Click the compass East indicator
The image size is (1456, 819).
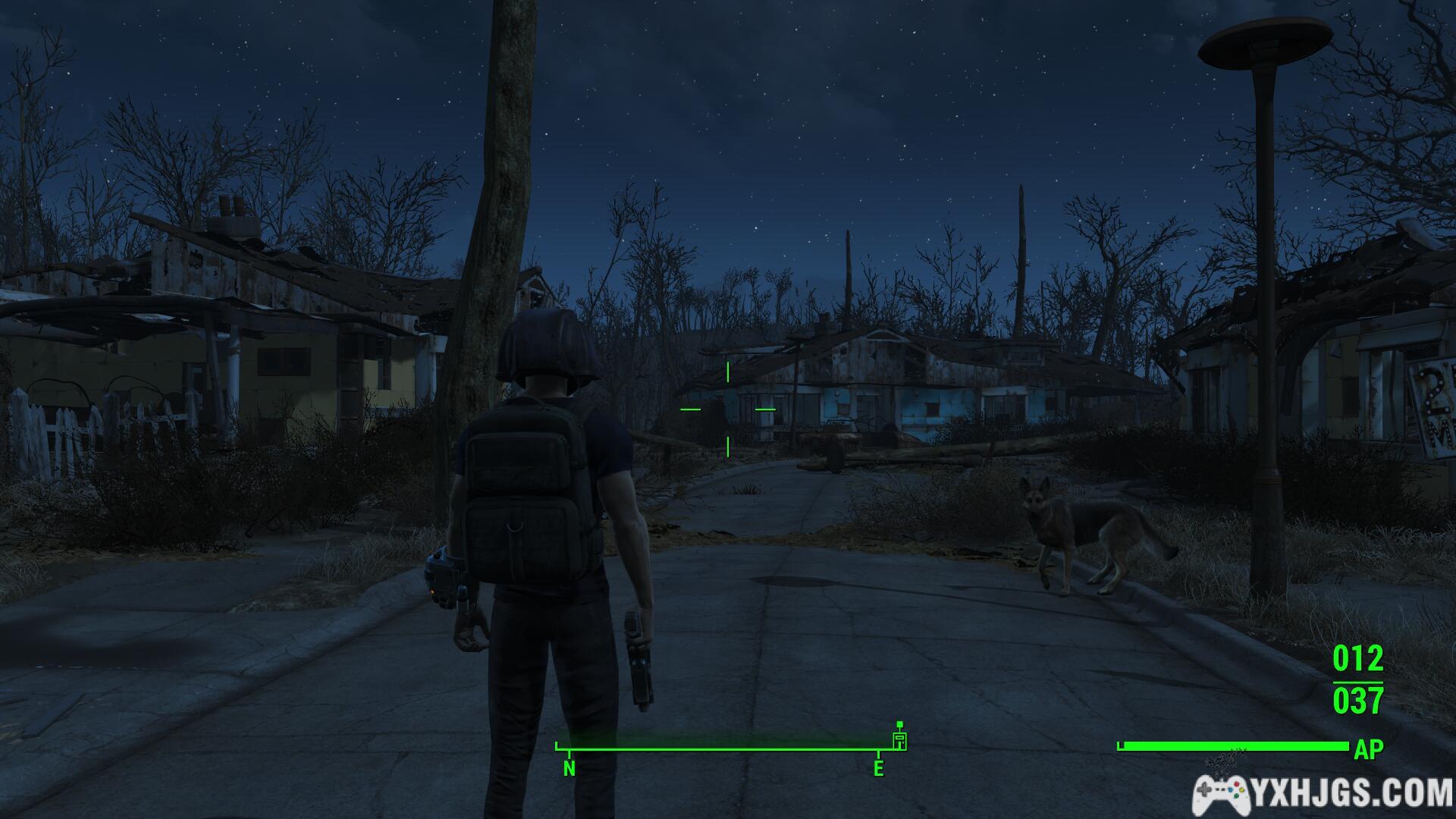pyautogui.click(x=878, y=768)
